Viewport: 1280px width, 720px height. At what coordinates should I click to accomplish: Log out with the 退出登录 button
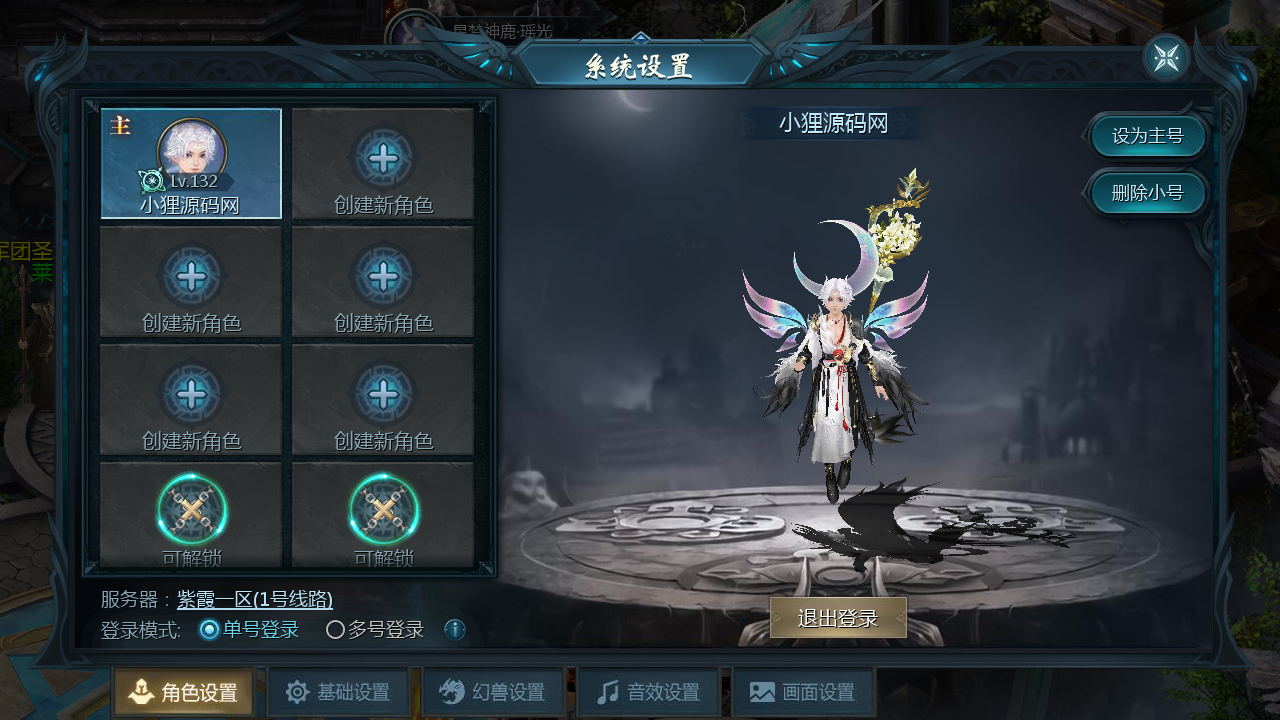838,618
